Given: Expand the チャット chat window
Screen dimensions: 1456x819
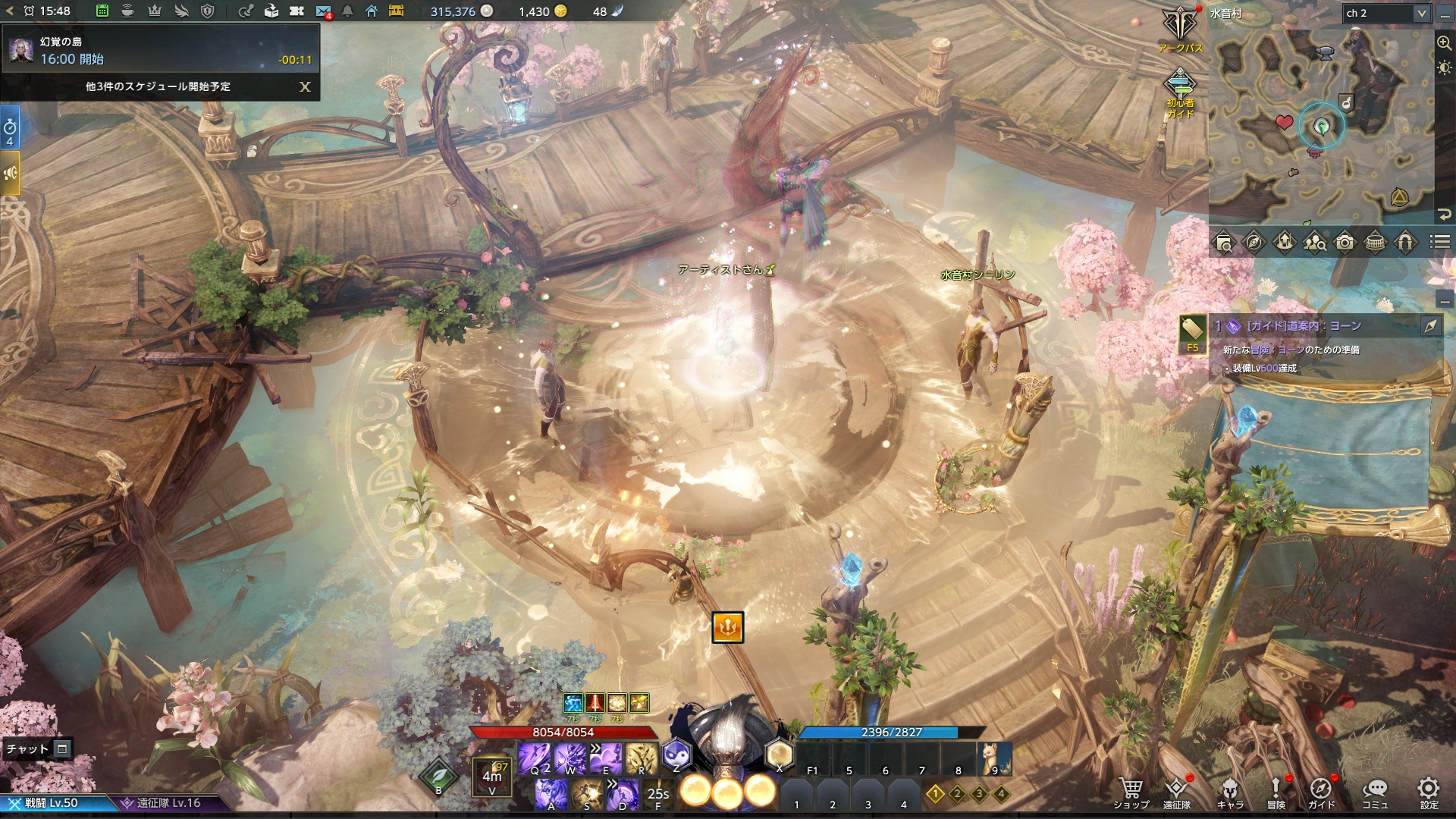Looking at the screenshot, I should click(62, 749).
